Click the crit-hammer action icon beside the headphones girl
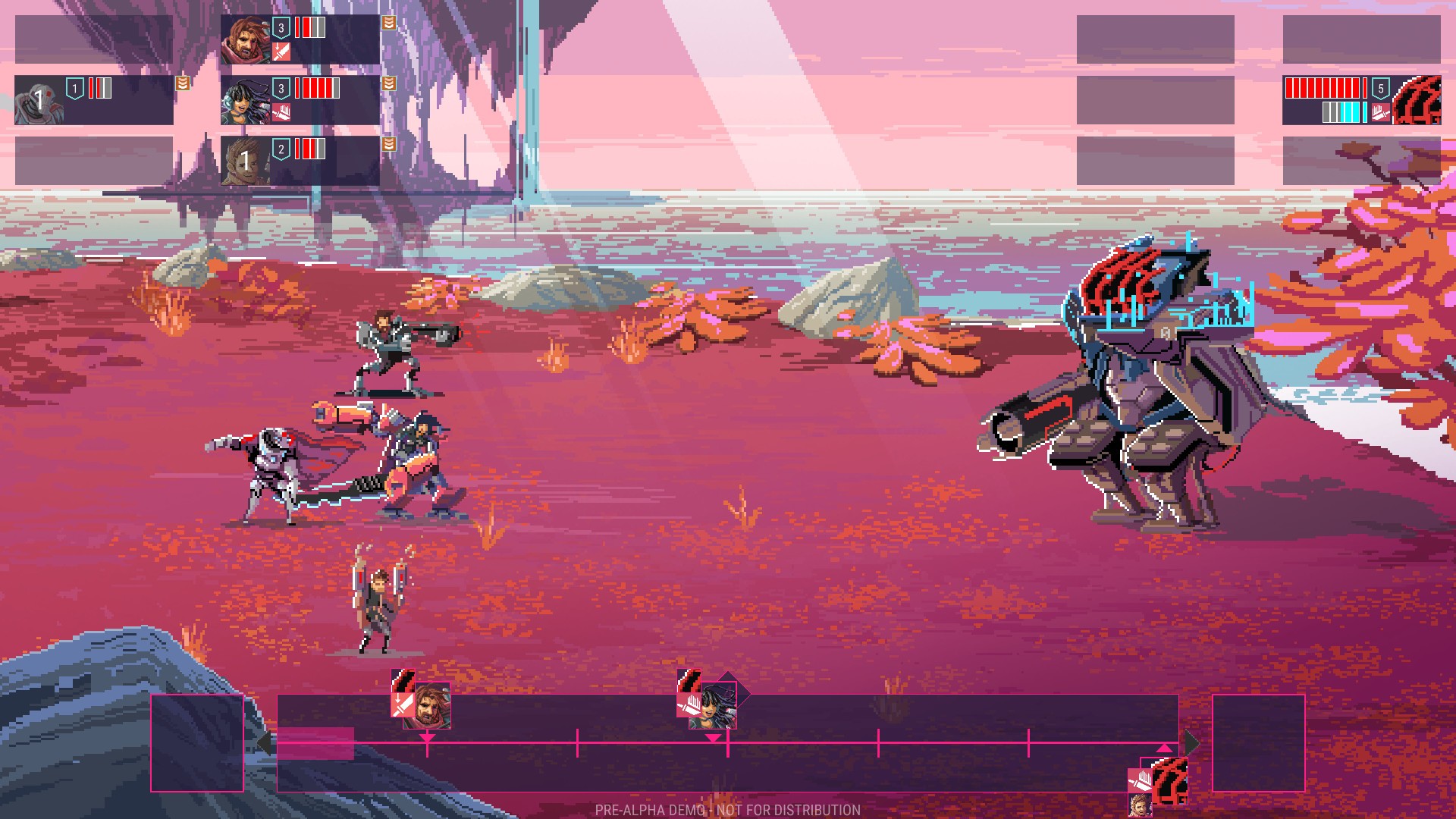1456x819 pixels. (x=283, y=113)
